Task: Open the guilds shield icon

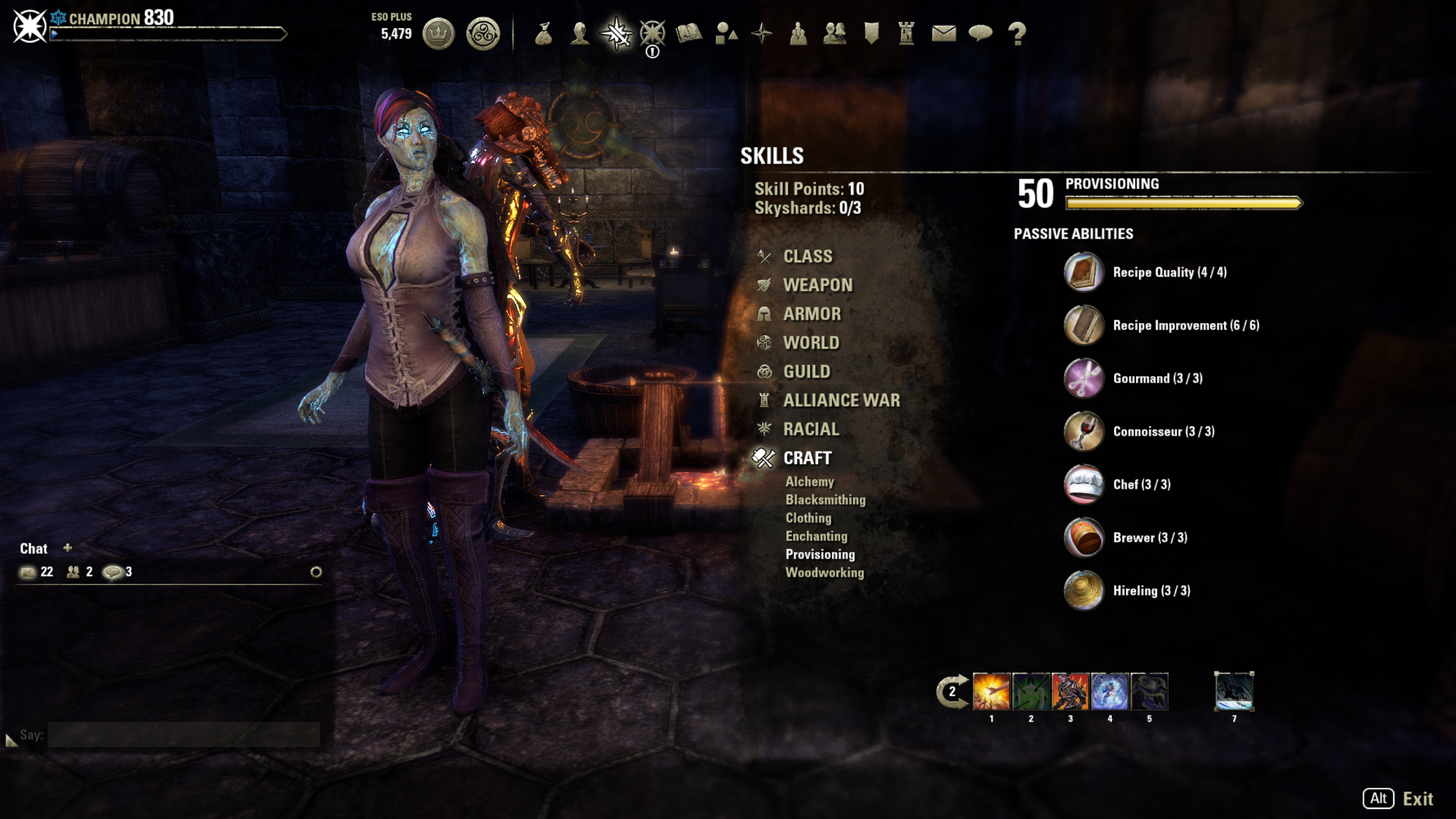Action: [x=871, y=33]
